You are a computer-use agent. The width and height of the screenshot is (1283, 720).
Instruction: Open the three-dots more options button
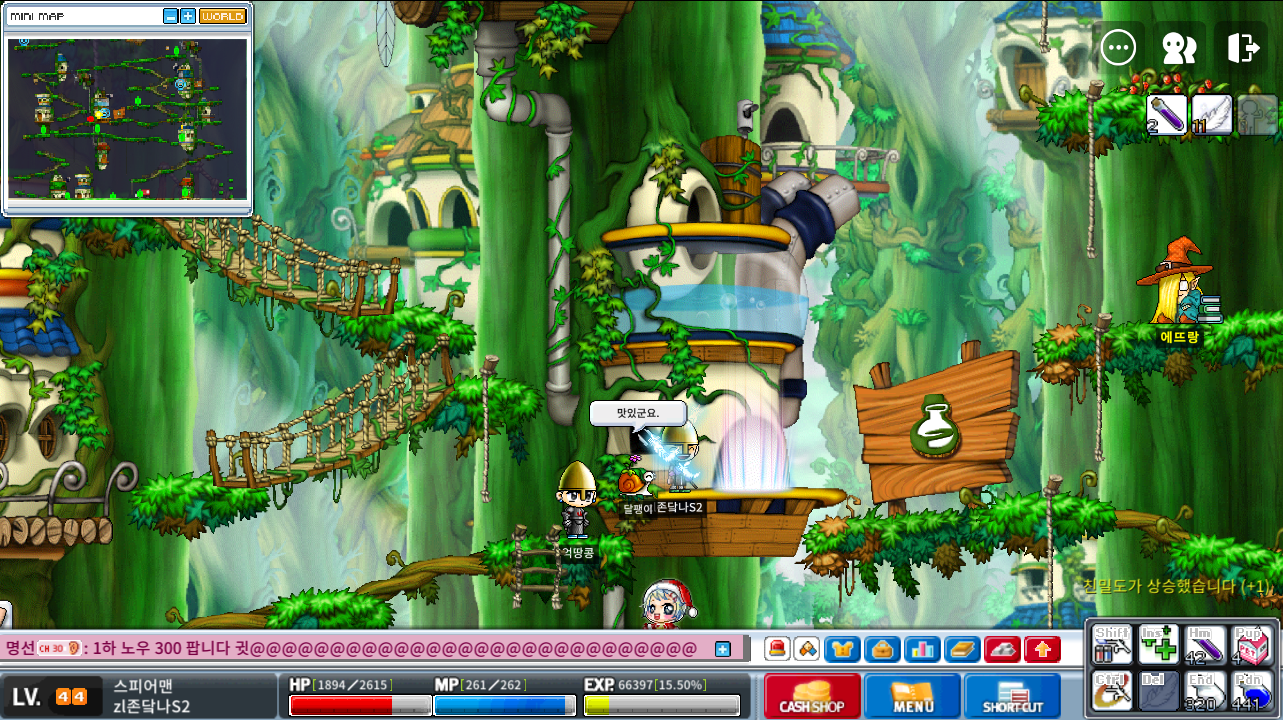pyautogui.click(x=1117, y=47)
